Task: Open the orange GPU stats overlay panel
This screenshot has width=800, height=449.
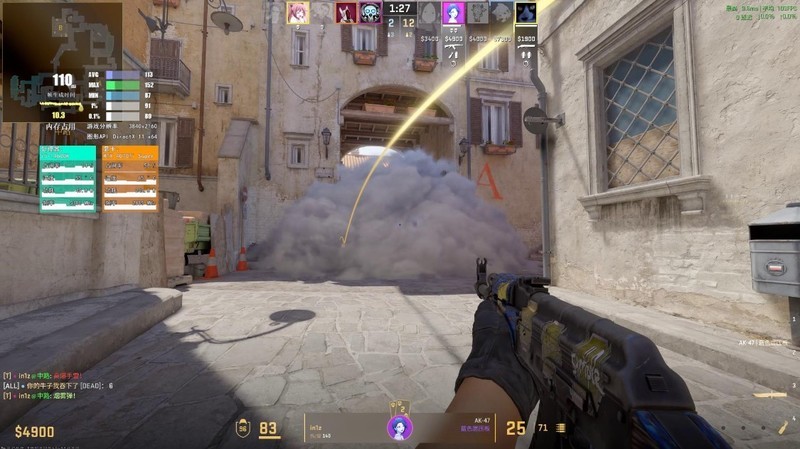Action: coord(130,178)
